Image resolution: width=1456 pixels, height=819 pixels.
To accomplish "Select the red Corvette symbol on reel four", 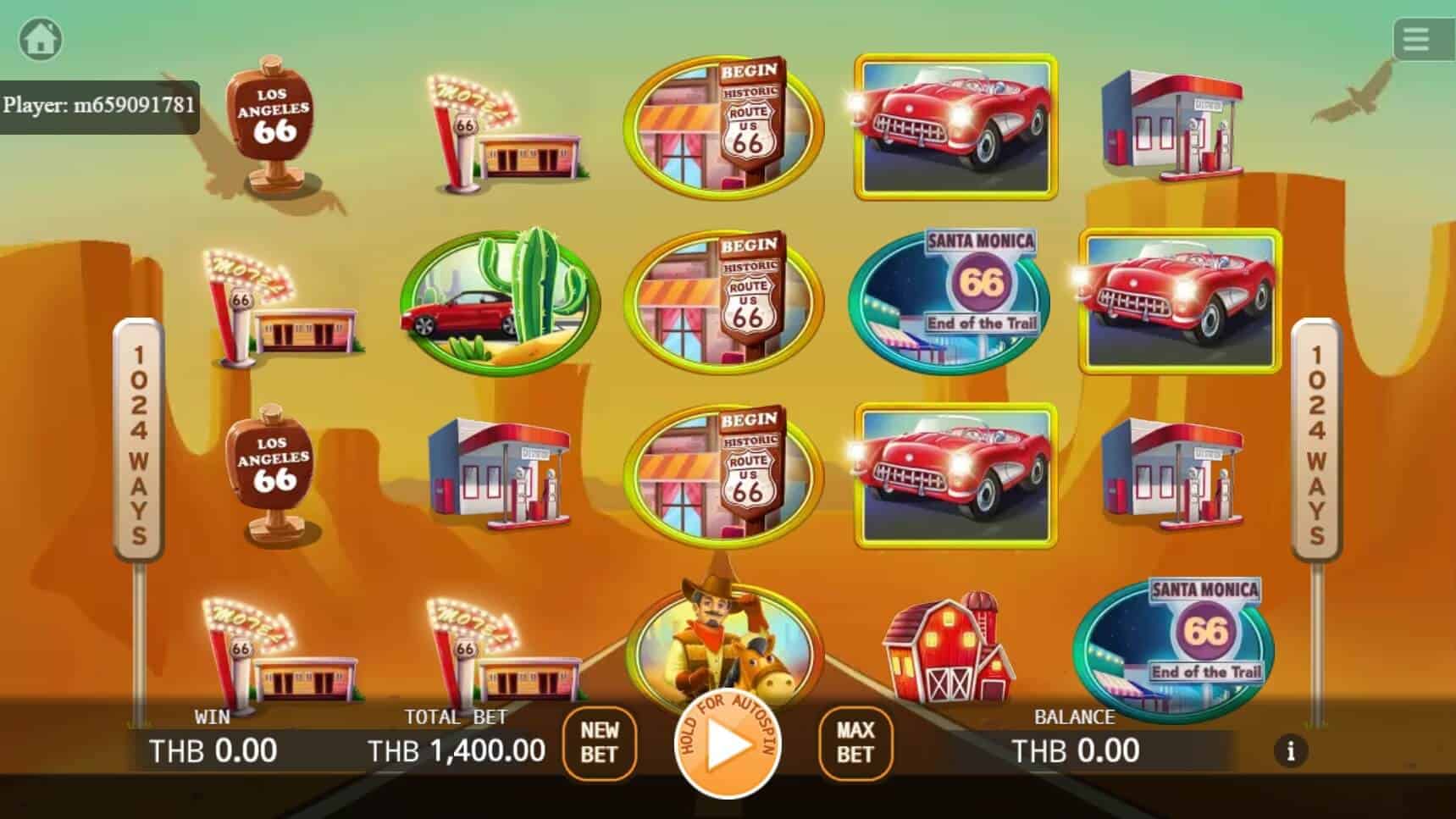I will click(x=955, y=127).
